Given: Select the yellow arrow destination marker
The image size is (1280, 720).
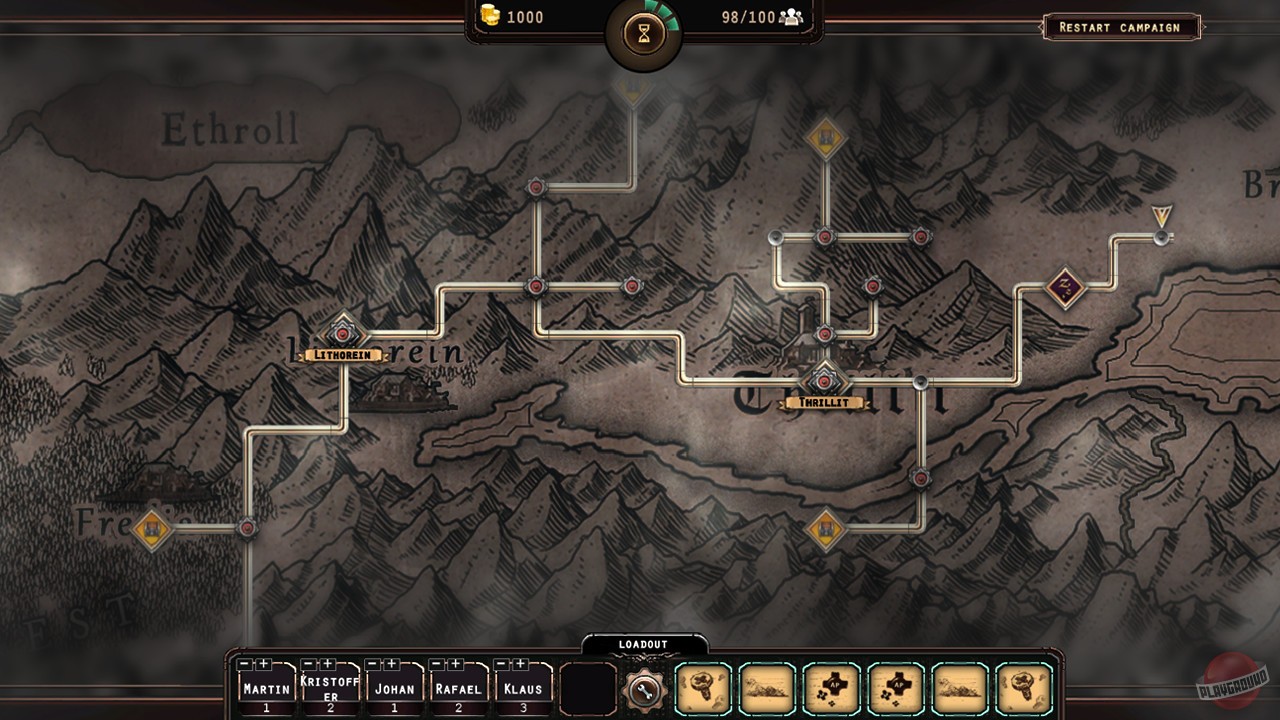Looking at the screenshot, I should [x=1160, y=216].
